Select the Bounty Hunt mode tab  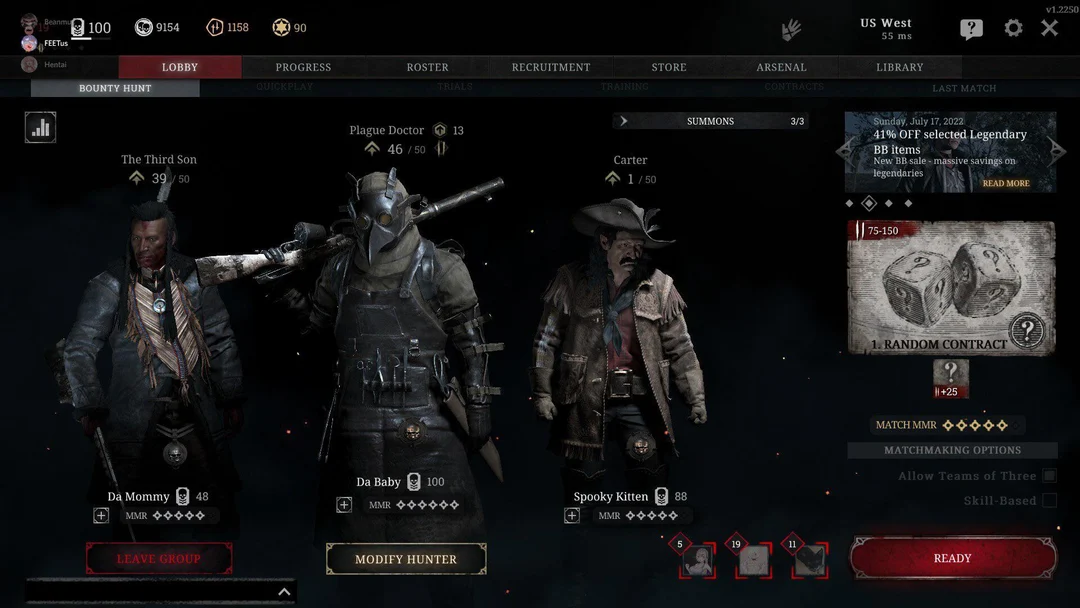click(115, 88)
